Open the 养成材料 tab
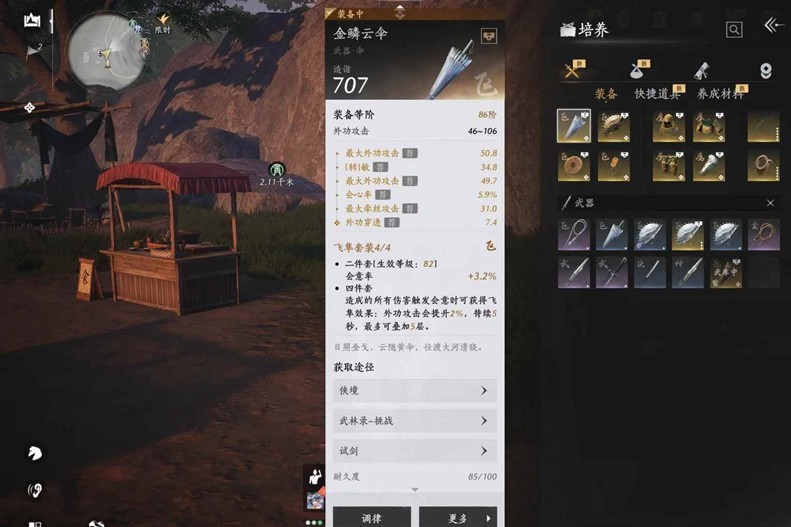 [x=720, y=94]
